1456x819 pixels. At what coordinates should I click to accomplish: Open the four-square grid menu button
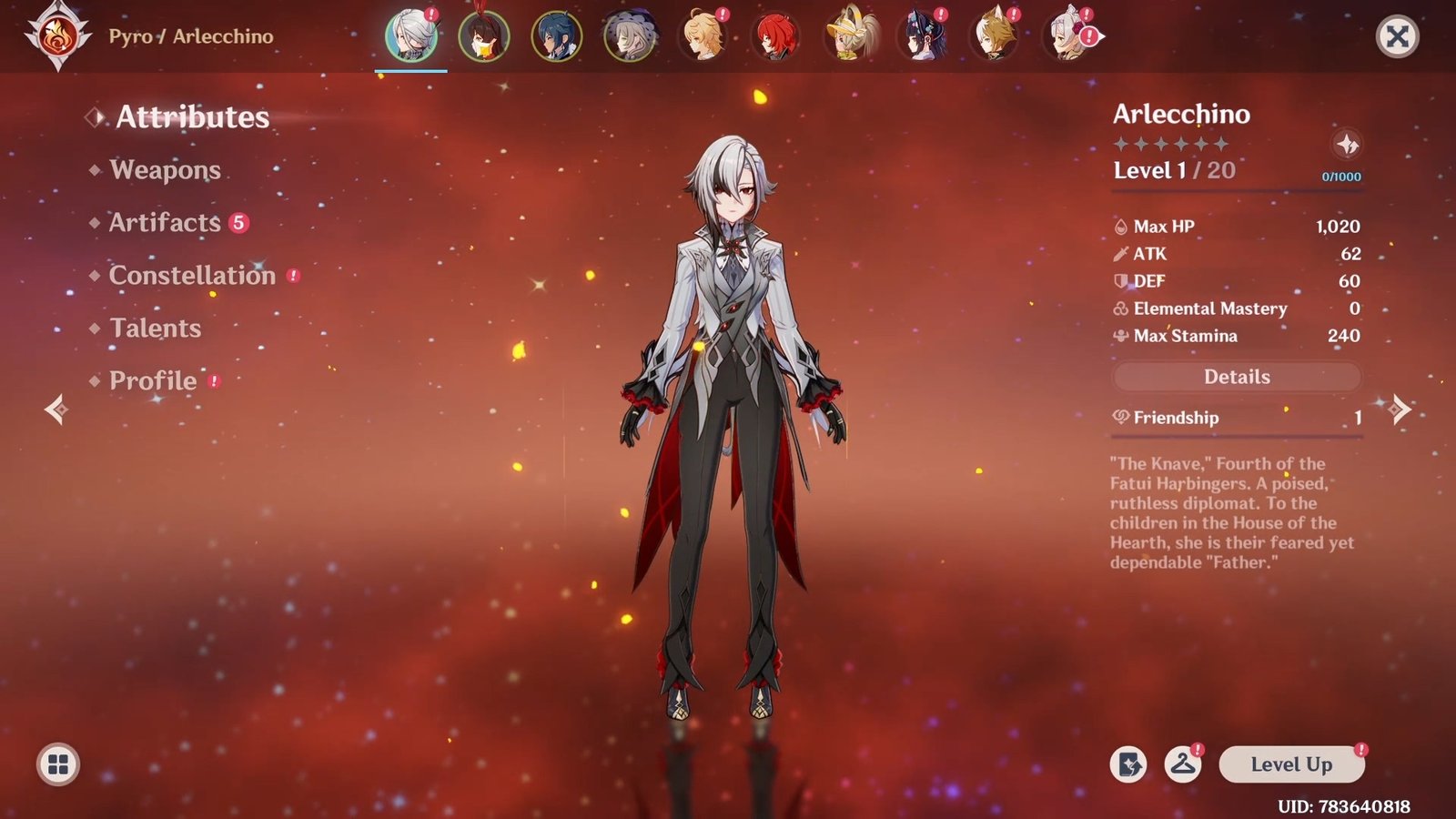(58, 764)
